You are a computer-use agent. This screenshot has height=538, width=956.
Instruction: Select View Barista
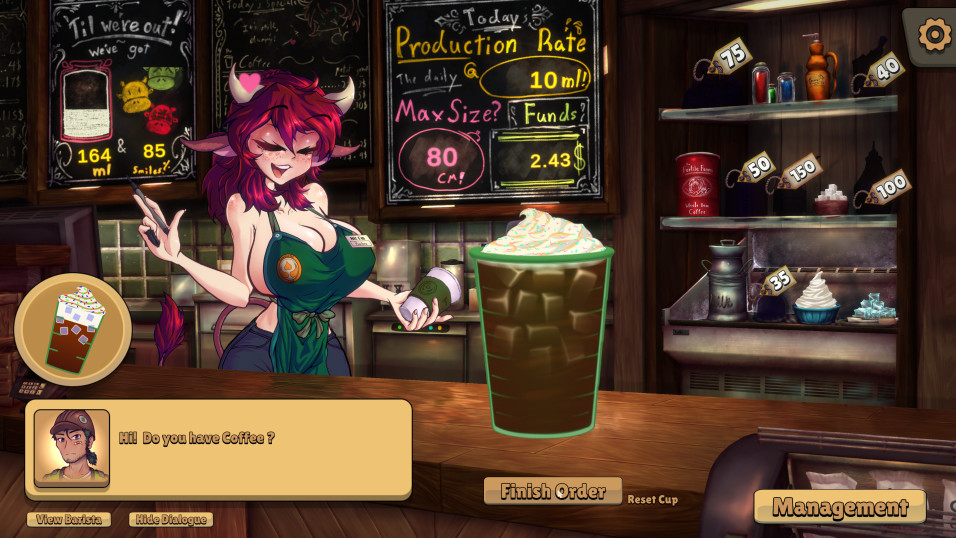tap(69, 519)
